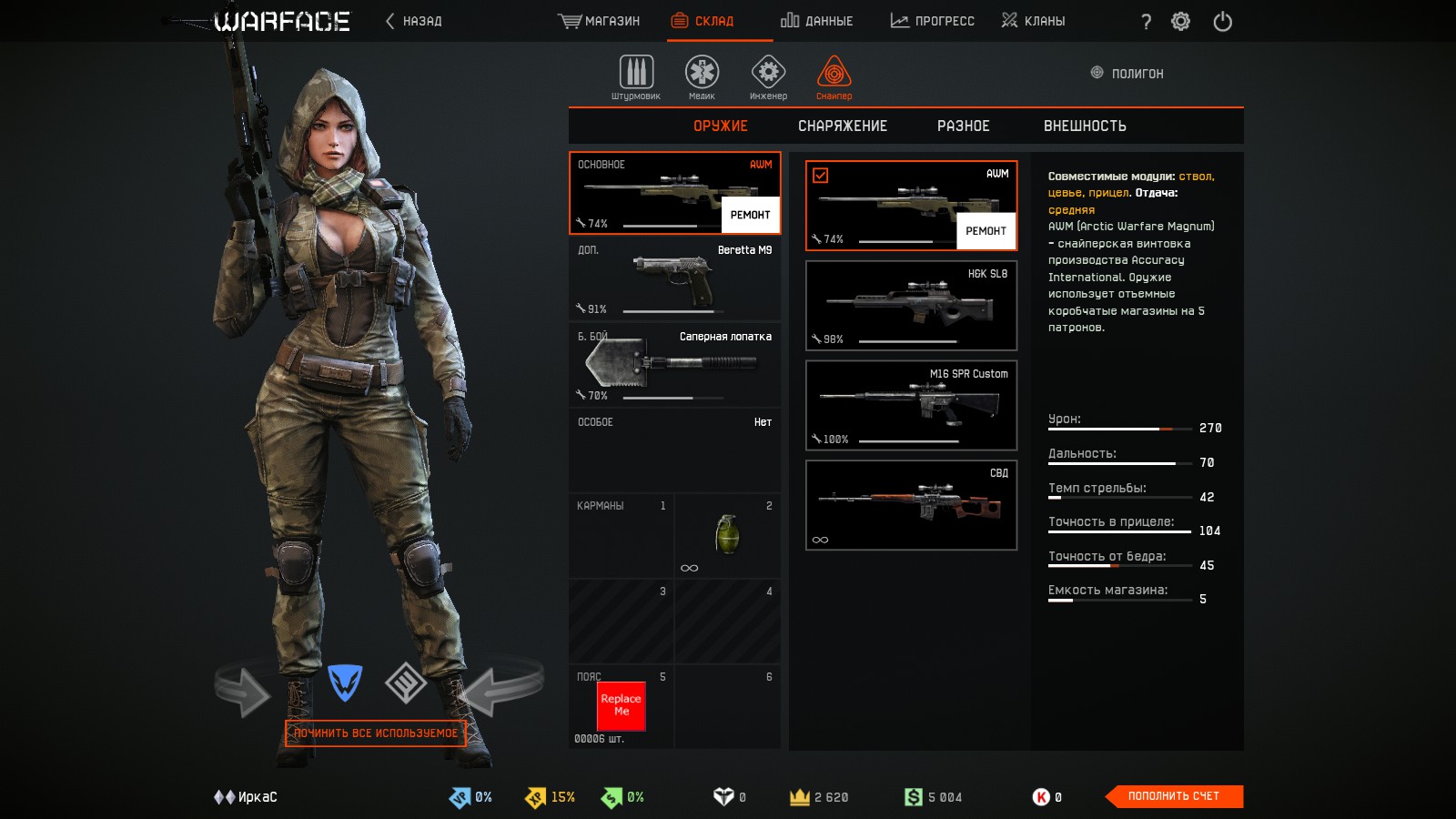Open the РАЗНОЕ tab

(963, 126)
